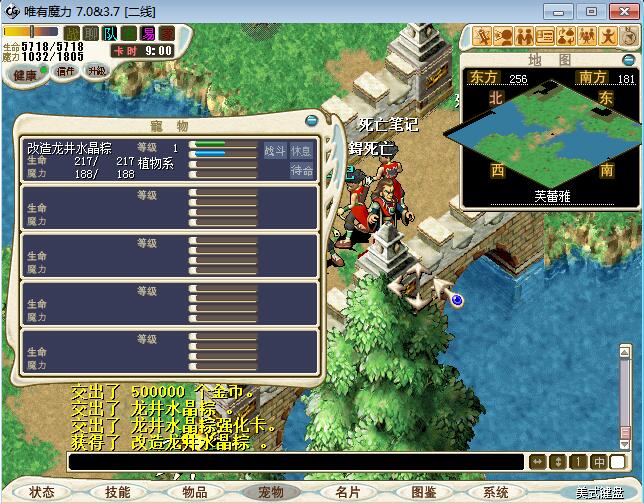Click the 升级 level-up button

pos(97,72)
